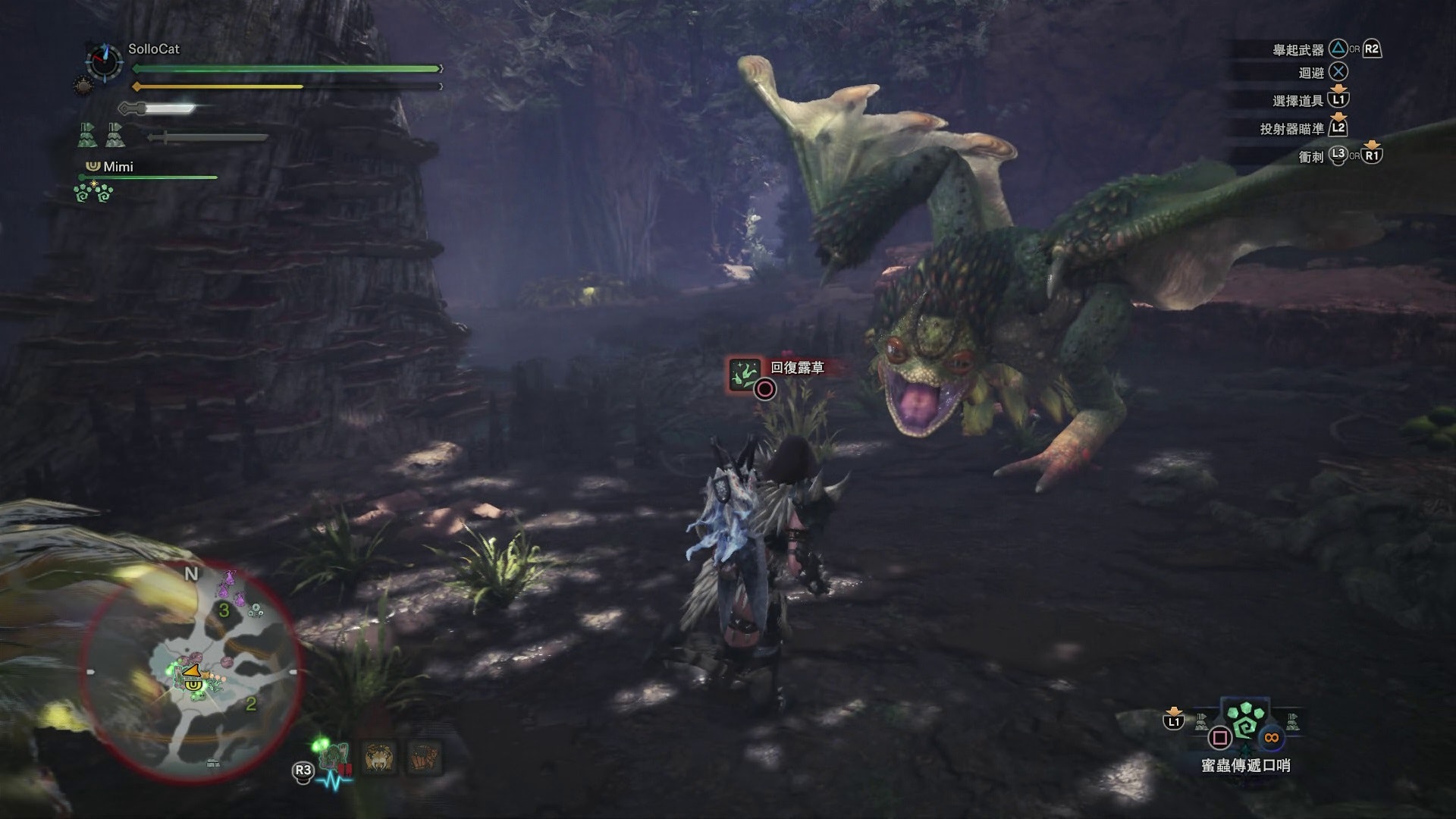Choose the tusked yellow monster icon
Image resolution: width=1456 pixels, height=819 pixels.
point(378,758)
